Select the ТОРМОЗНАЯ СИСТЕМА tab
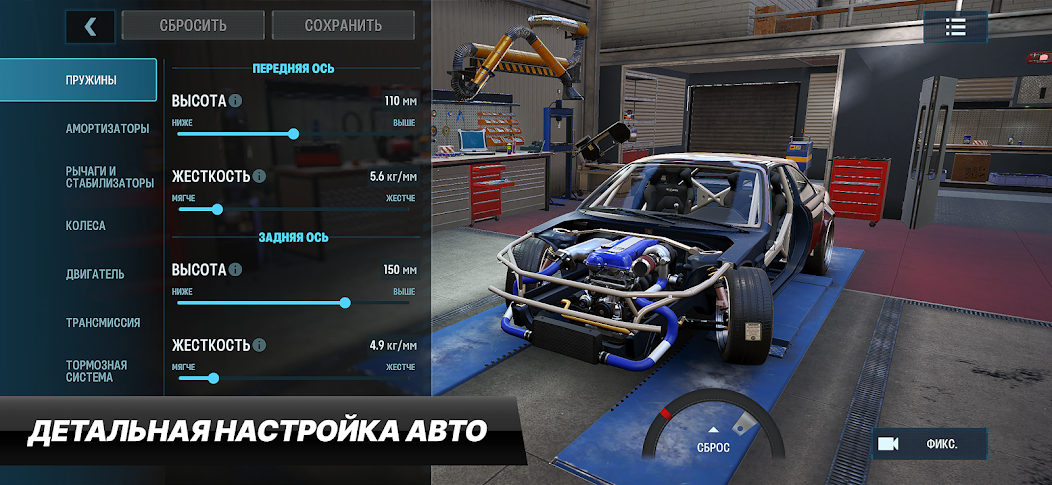 [x=96, y=371]
